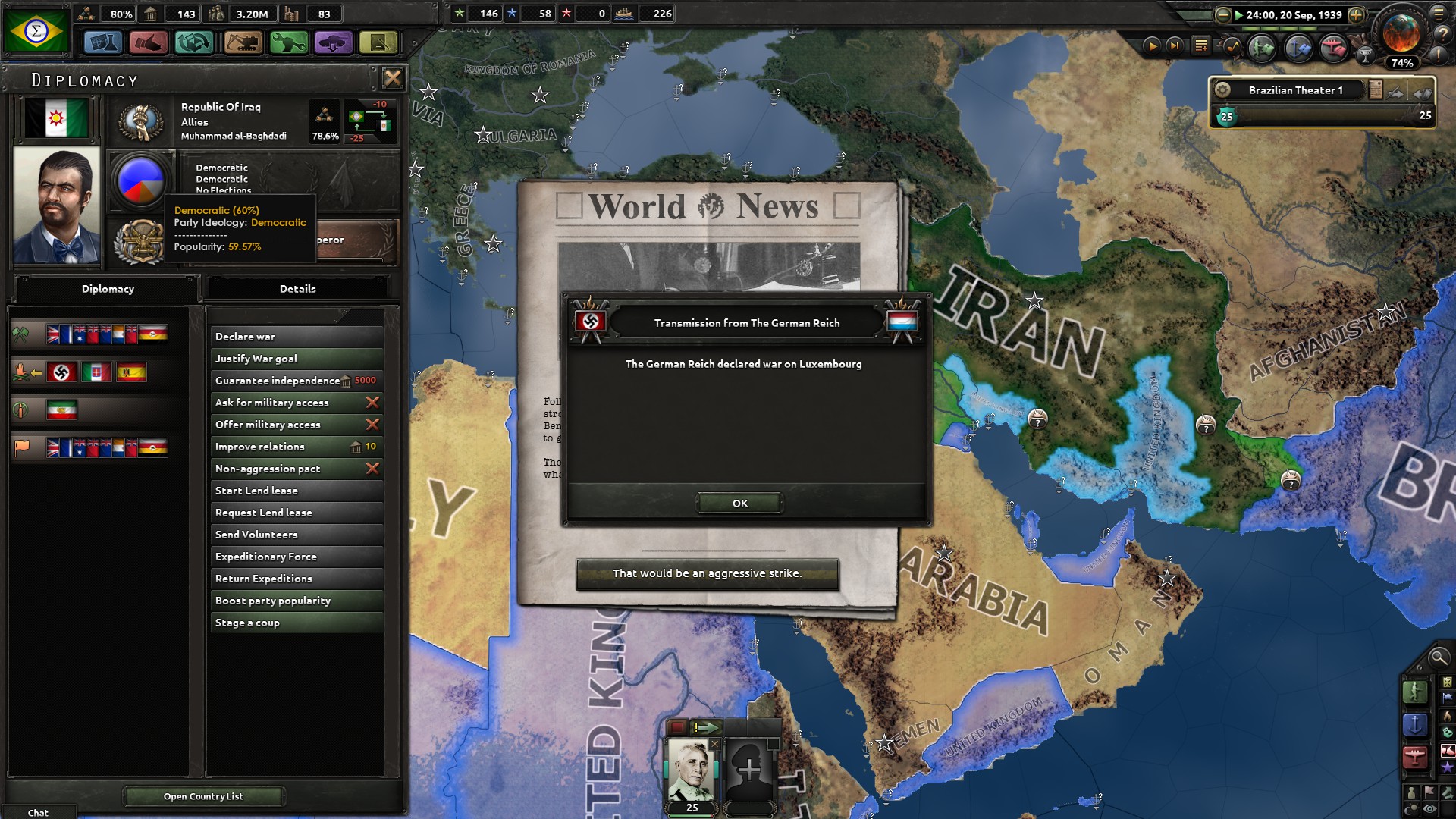Open the Chat panel at bottom left
Viewport: 1456px width, 819px height.
tap(36, 811)
